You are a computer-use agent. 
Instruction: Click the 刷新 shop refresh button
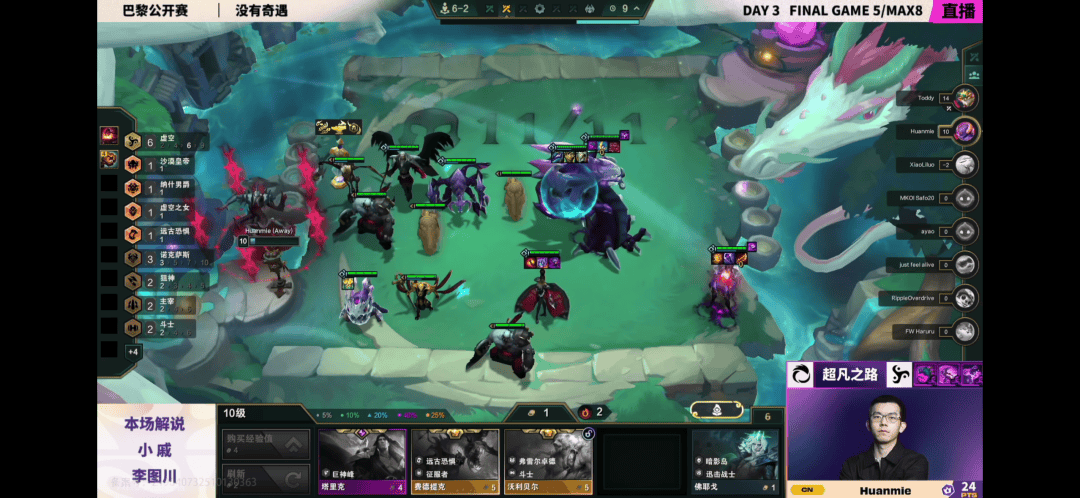pos(265,476)
